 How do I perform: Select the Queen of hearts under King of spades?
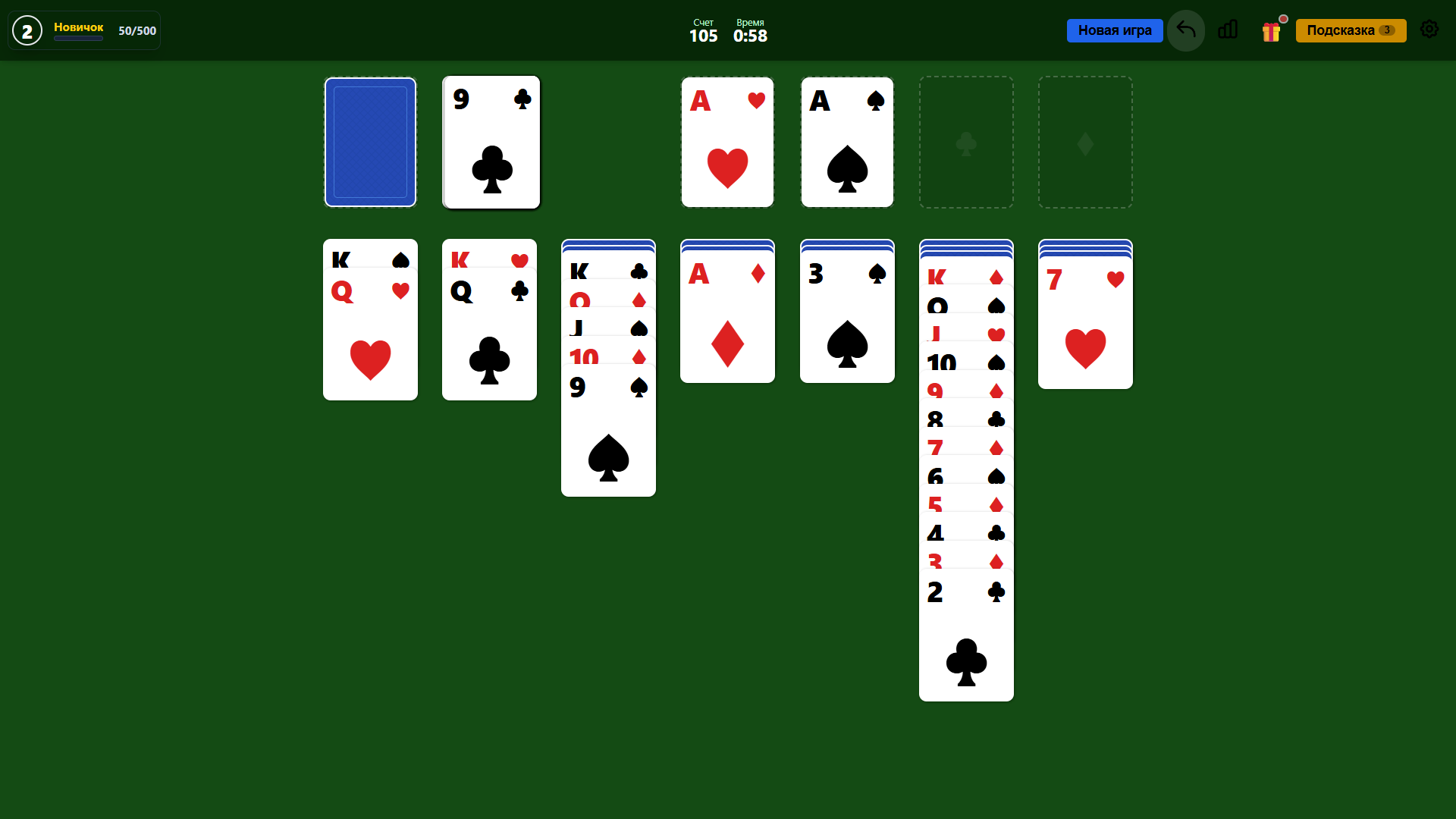(x=370, y=341)
